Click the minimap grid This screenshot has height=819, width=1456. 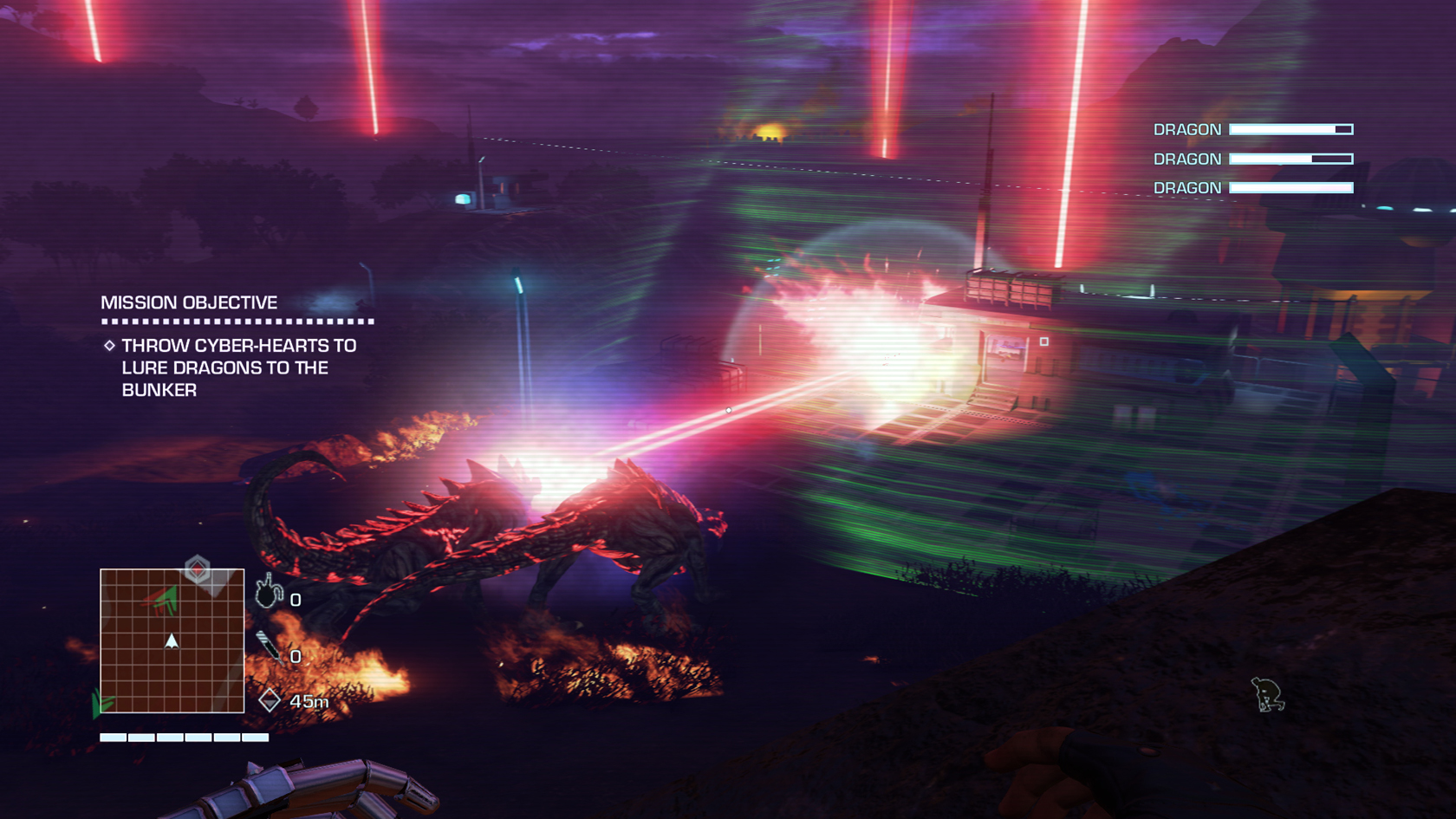click(x=172, y=640)
